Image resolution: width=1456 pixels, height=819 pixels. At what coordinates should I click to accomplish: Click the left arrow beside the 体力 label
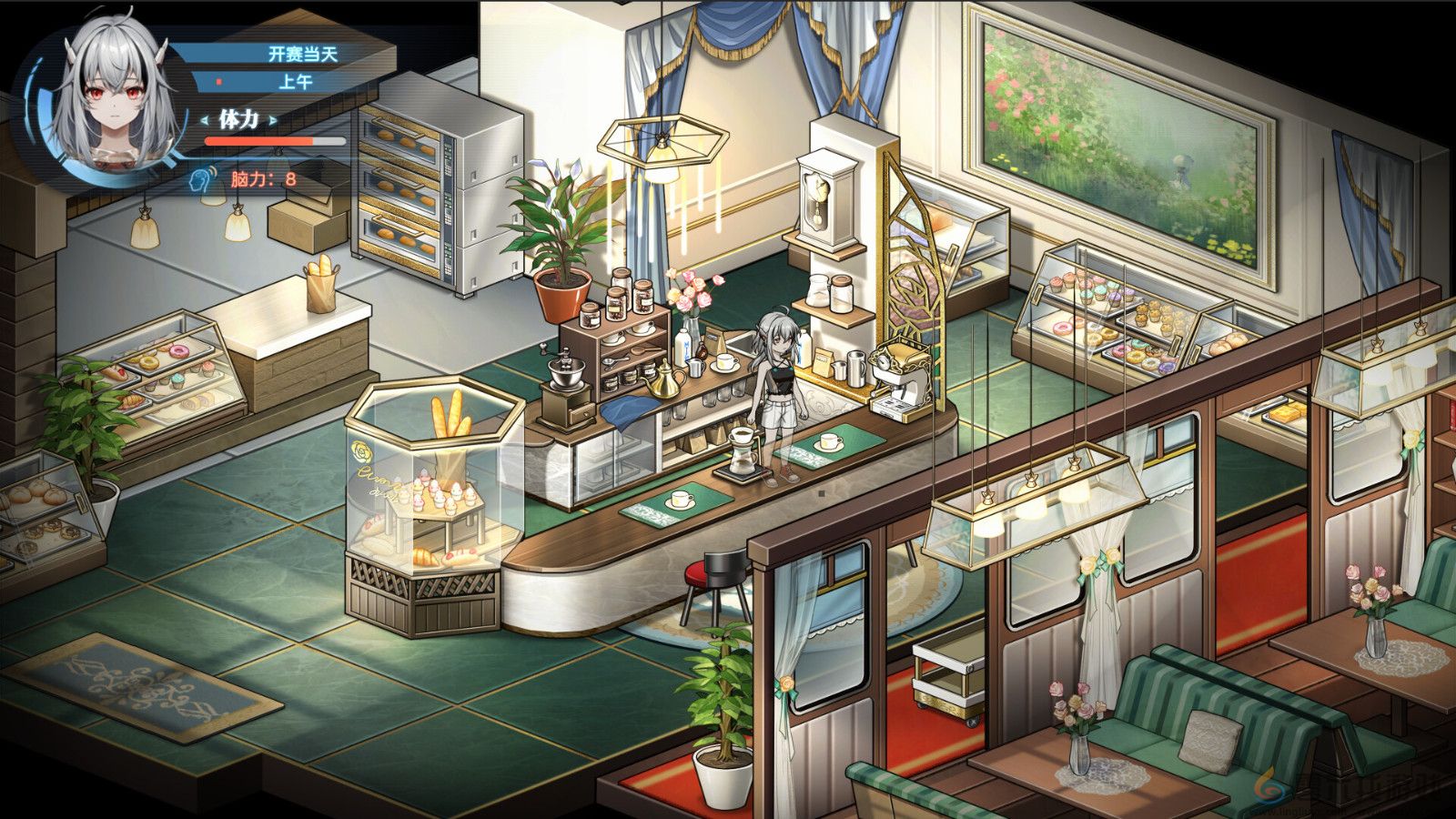point(204,119)
